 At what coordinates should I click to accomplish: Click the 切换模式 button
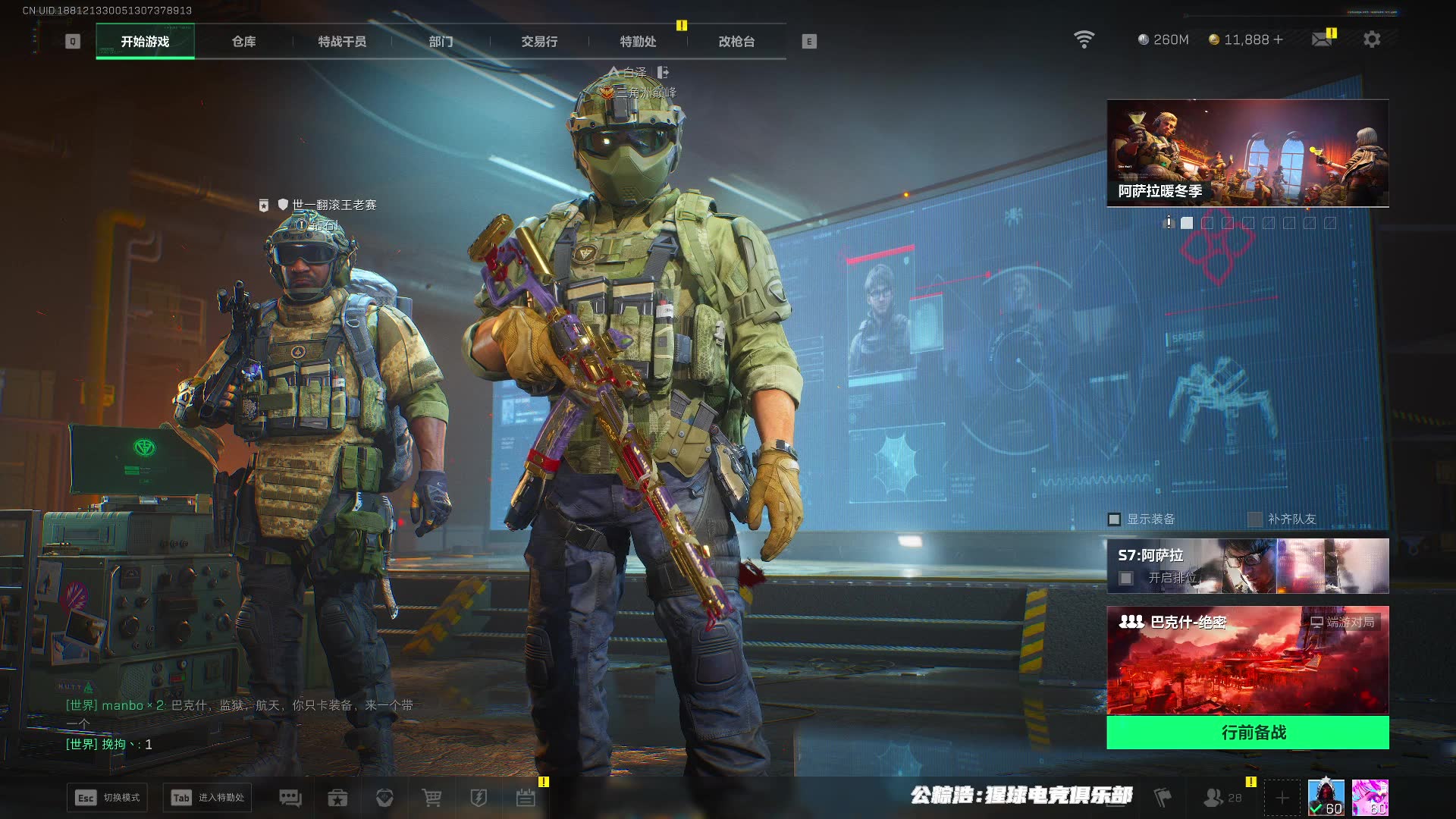108,798
